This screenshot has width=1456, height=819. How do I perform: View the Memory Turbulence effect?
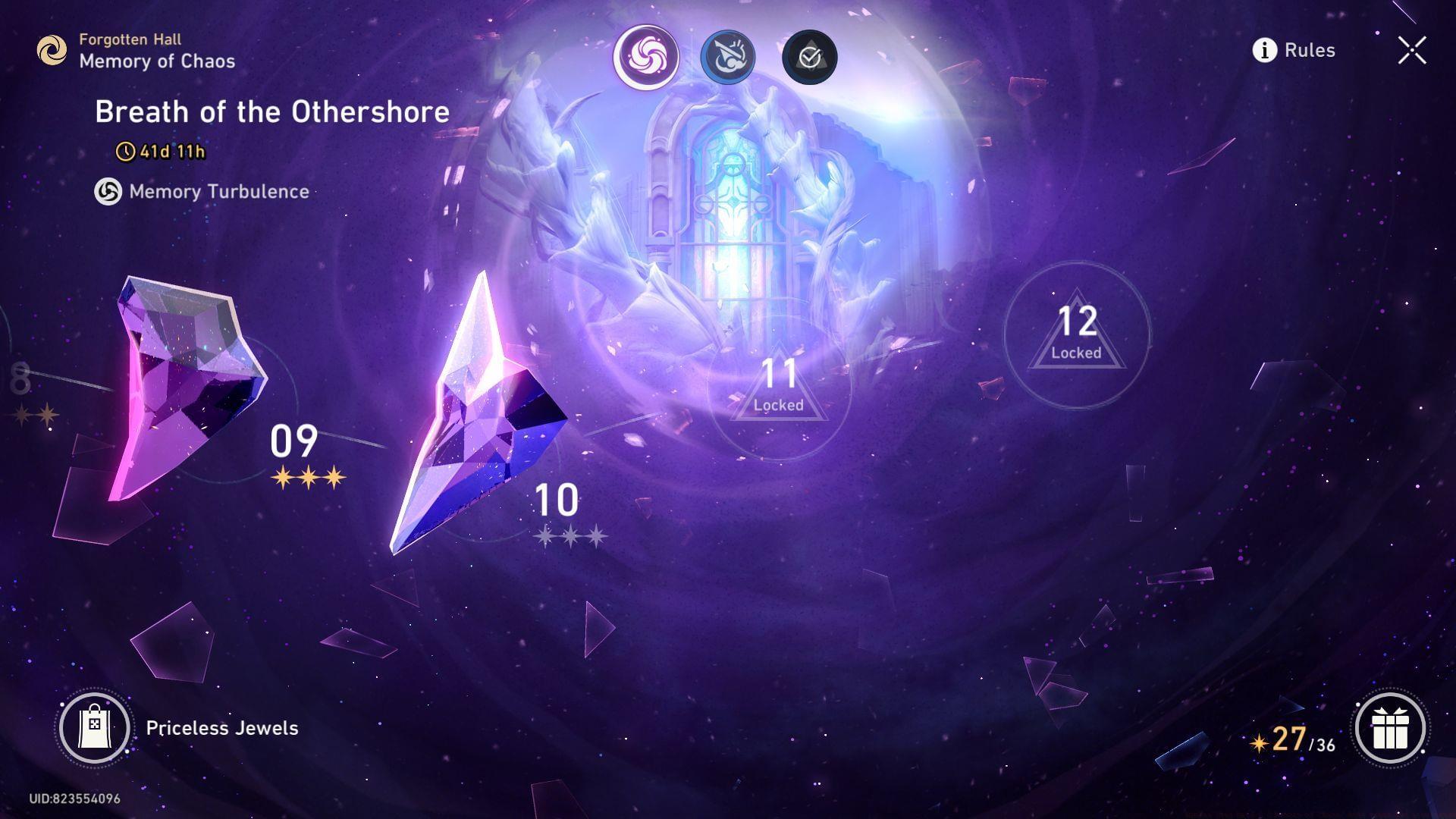202,192
